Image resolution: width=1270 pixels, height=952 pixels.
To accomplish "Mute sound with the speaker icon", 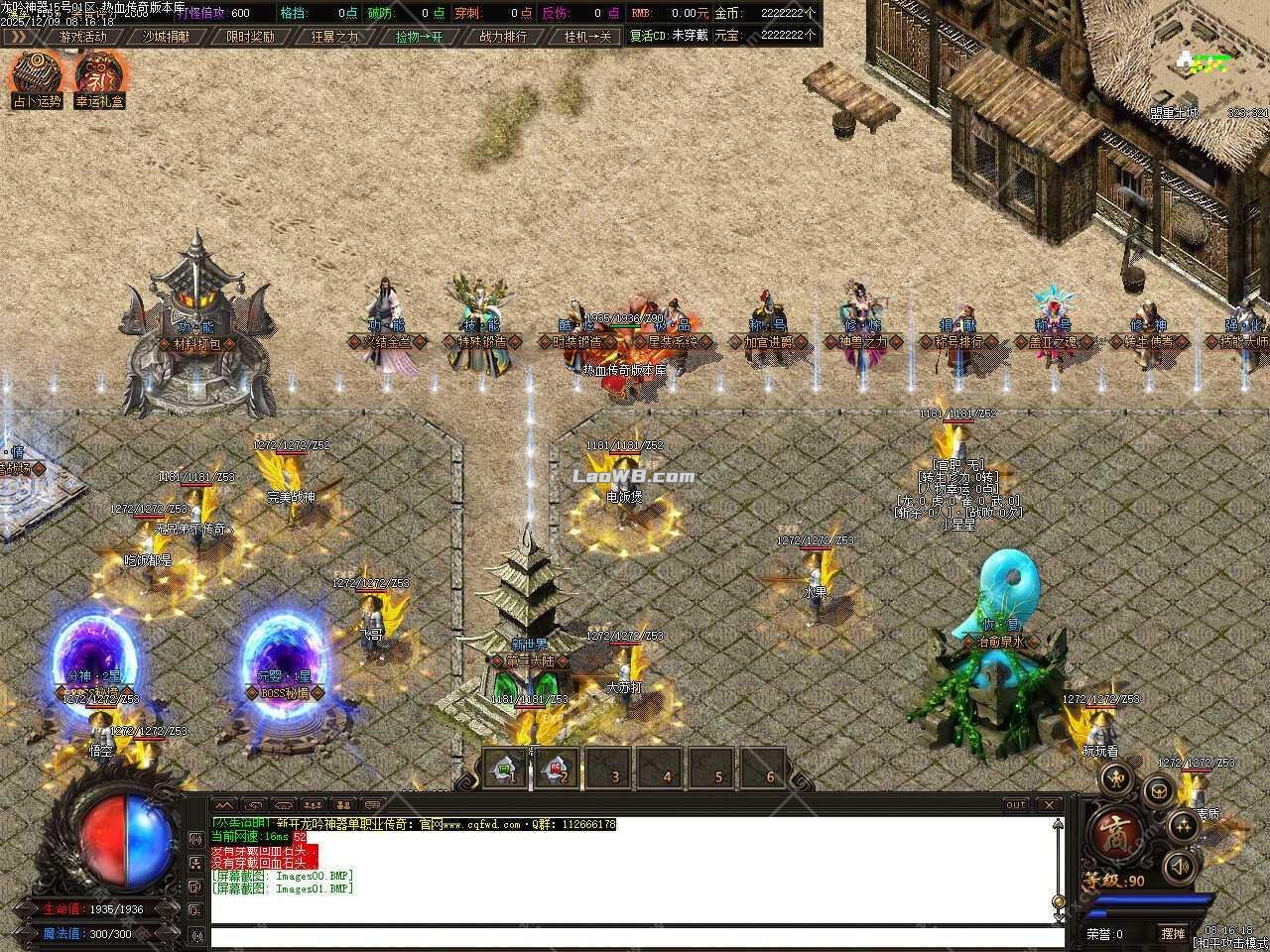I will tap(1179, 866).
